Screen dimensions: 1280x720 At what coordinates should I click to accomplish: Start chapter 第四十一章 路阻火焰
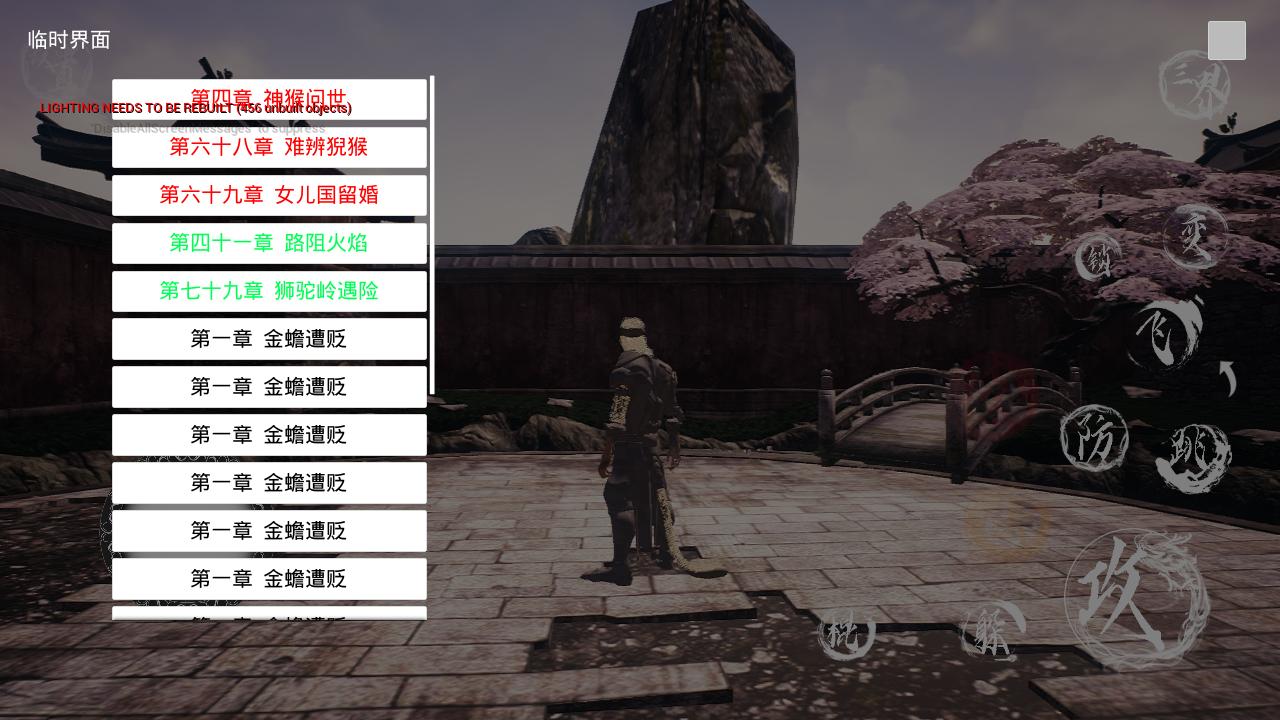point(269,243)
